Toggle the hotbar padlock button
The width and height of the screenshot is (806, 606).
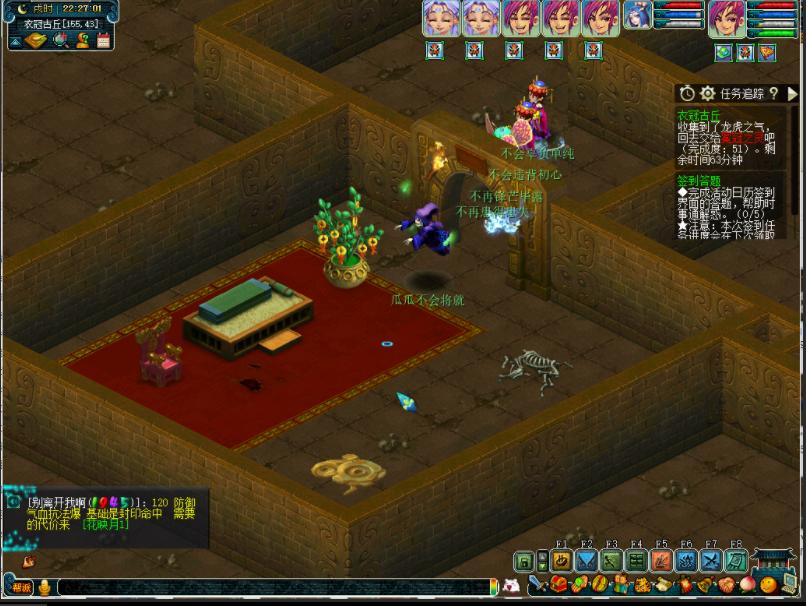pos(522,562)
